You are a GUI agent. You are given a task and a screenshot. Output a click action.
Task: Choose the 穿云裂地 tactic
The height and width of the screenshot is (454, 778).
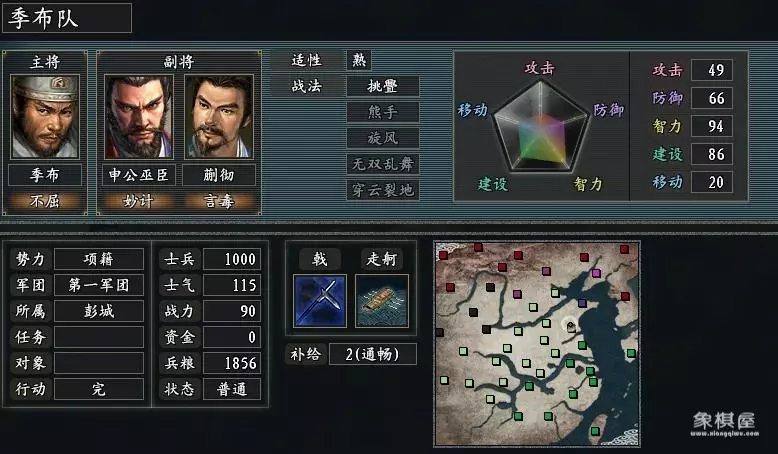[x=382, y=189]
